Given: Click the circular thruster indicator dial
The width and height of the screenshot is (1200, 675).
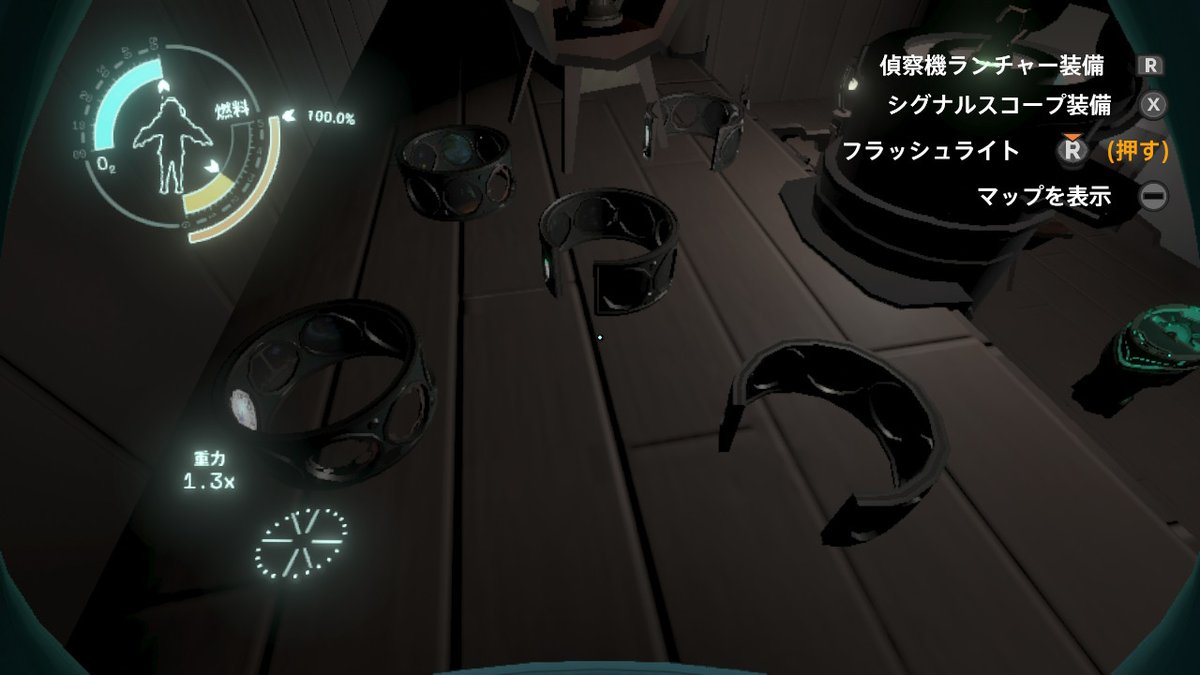Looking at the screenshot, I should click(x=302, y=542).
